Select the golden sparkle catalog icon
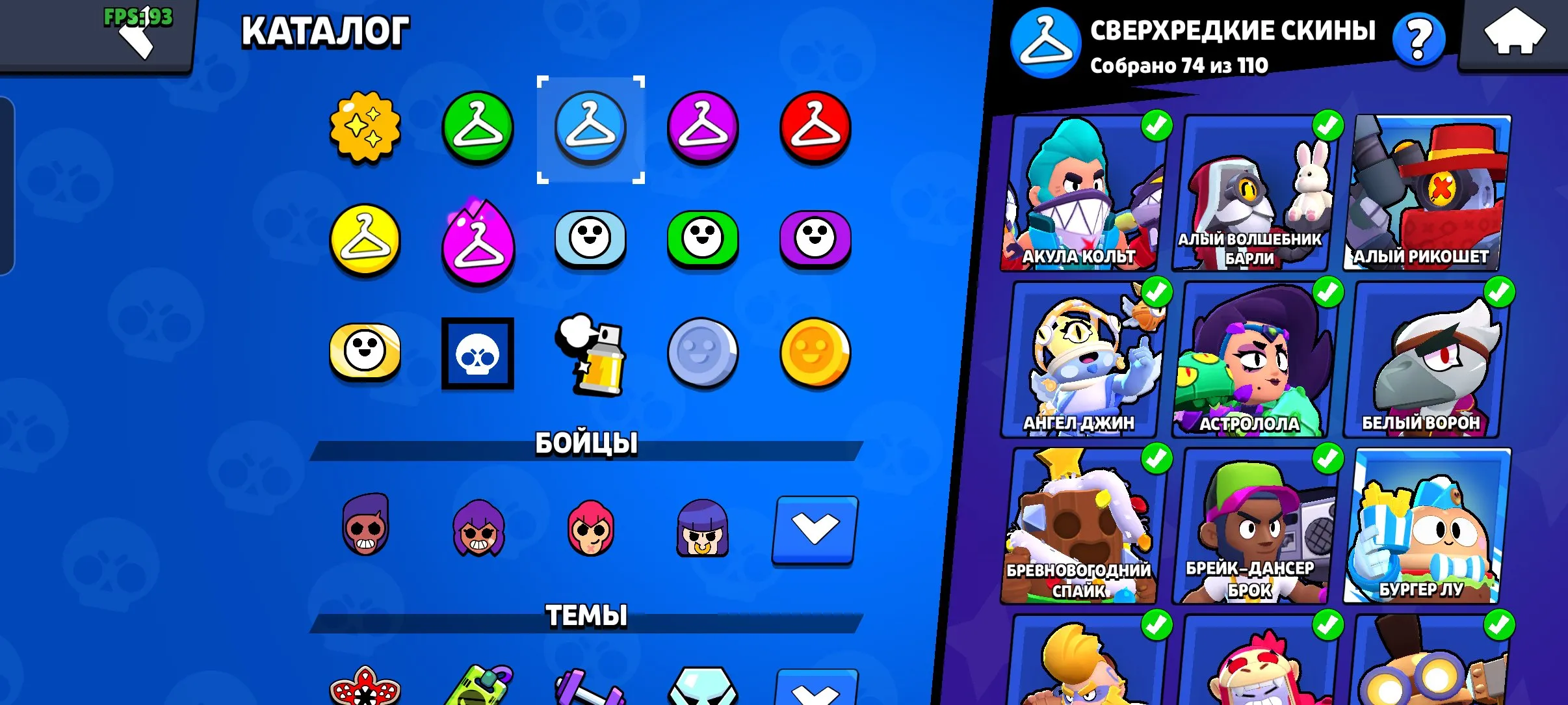Screen dimensions: 1568x705 (x=365, y=127)
